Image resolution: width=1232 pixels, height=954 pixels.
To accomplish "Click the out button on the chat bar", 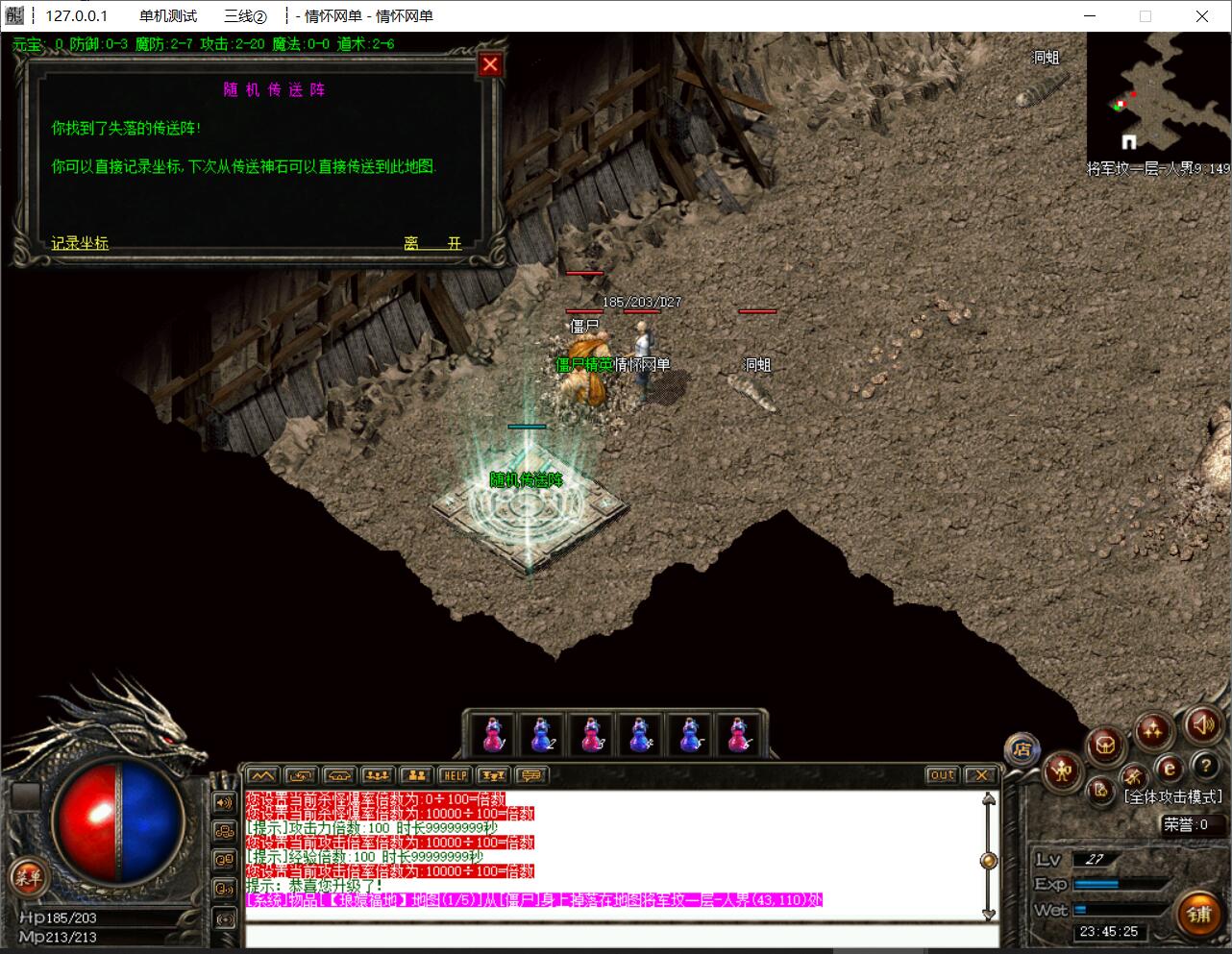I will [x=942, y=775].
